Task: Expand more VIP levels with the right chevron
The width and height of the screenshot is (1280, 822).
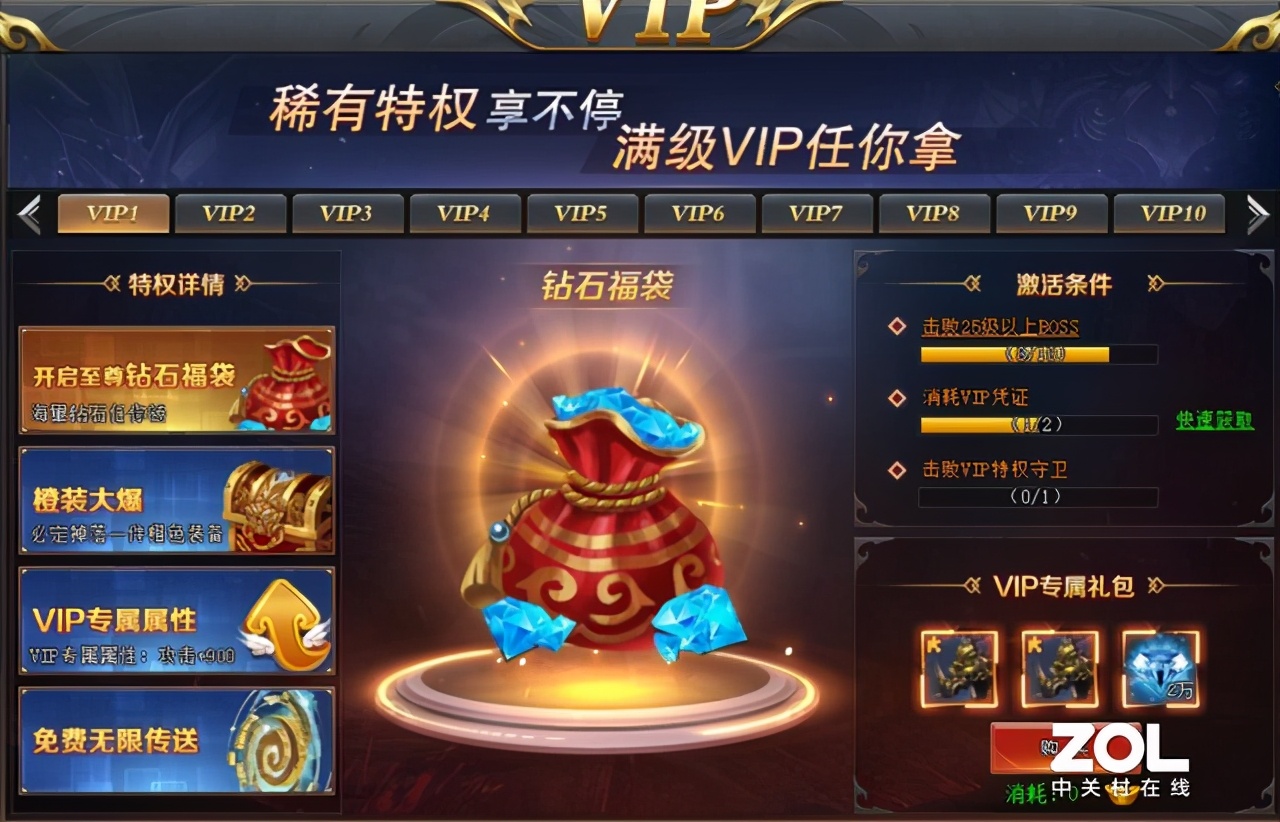Action: point(1257,212)
